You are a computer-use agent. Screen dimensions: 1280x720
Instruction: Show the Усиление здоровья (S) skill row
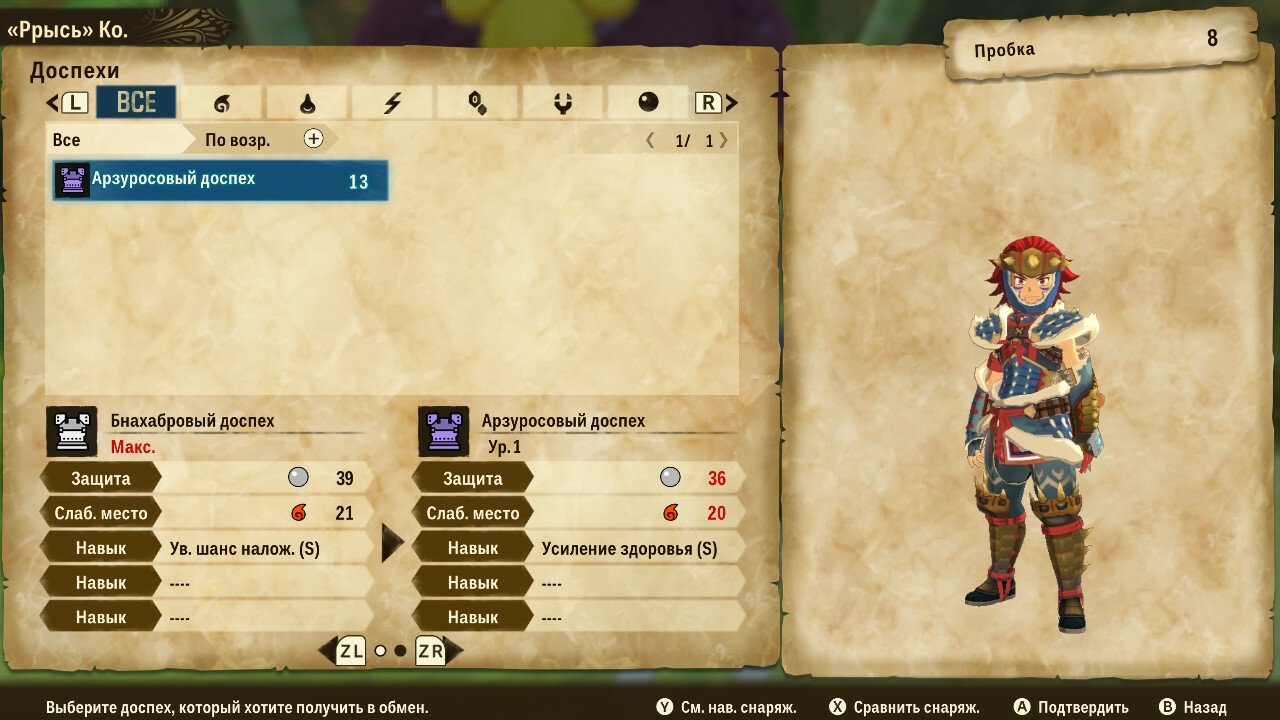pyautogui.click(x=629, y=548)
